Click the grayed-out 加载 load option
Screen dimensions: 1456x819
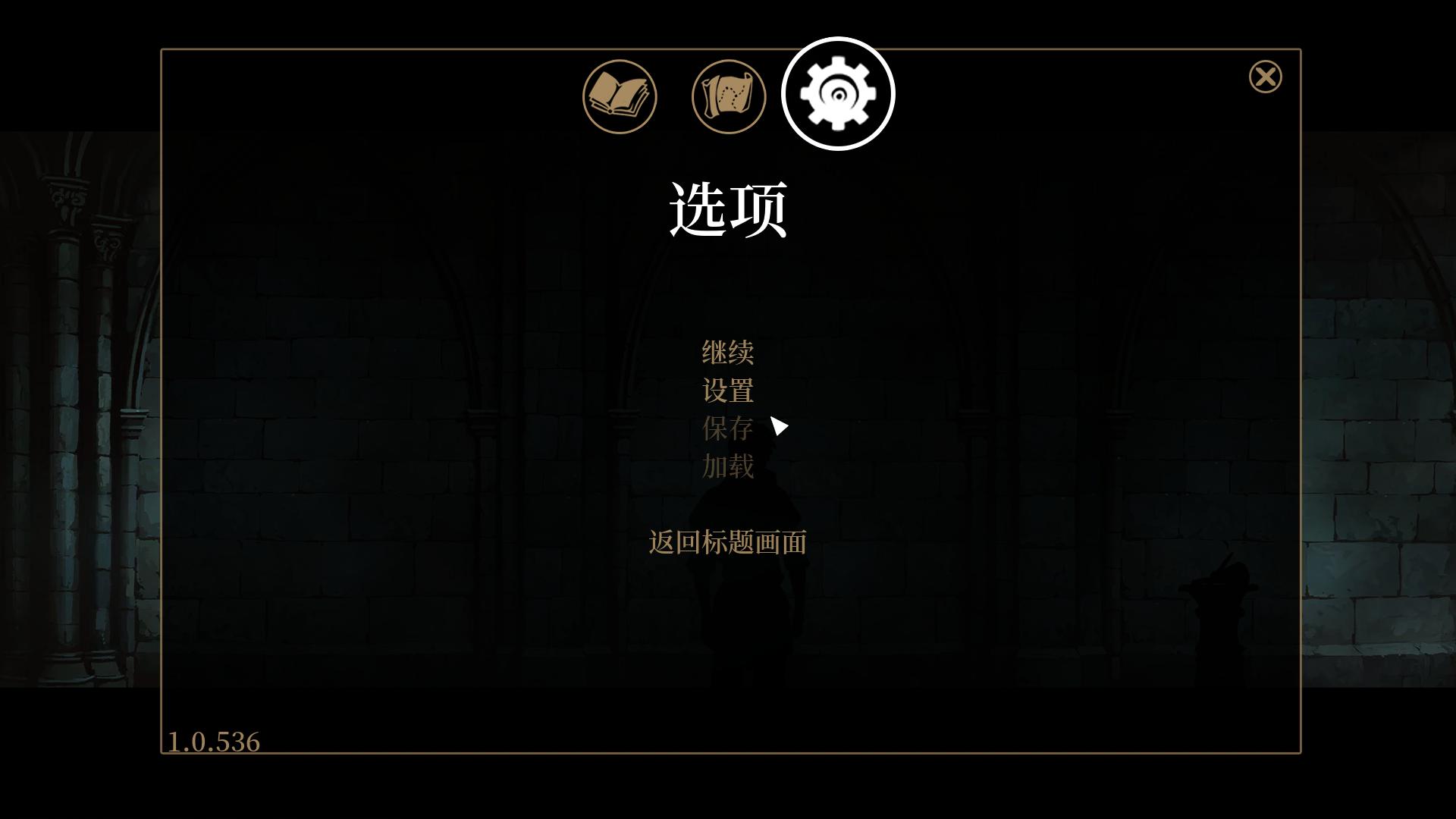point(726,467)
